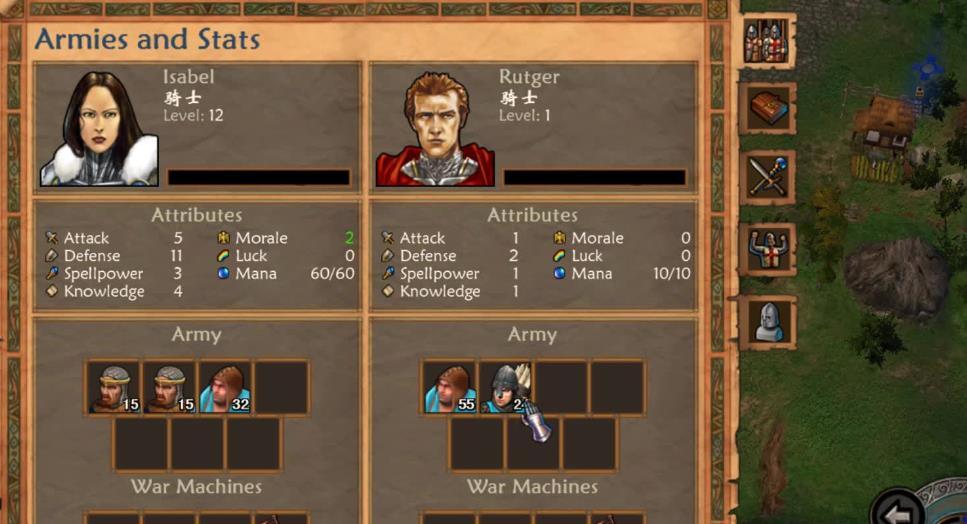Screen dimensions: 967x524
Task: Pick Isabel's peasant stack of 32
Action: 225,387
